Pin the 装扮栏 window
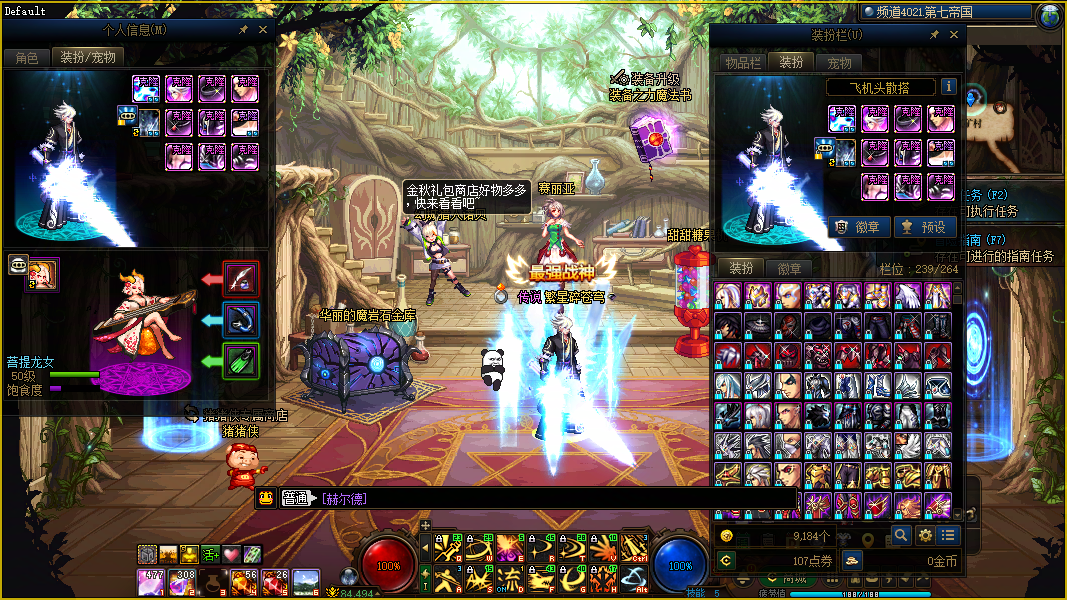This screenshot has width=1067, height=600. 935,35
